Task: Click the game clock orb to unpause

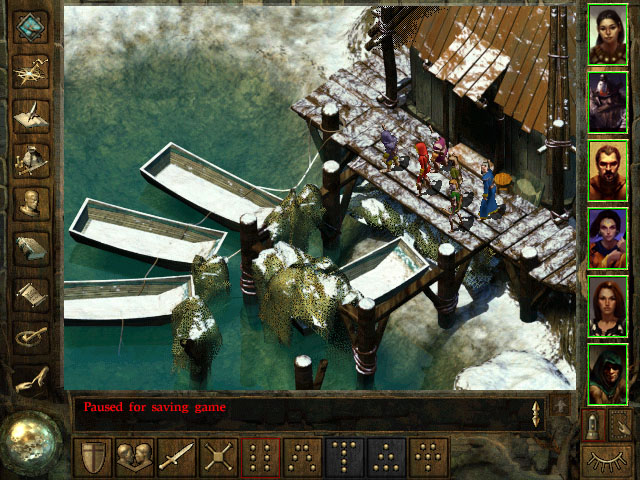Action: point(32,439)
